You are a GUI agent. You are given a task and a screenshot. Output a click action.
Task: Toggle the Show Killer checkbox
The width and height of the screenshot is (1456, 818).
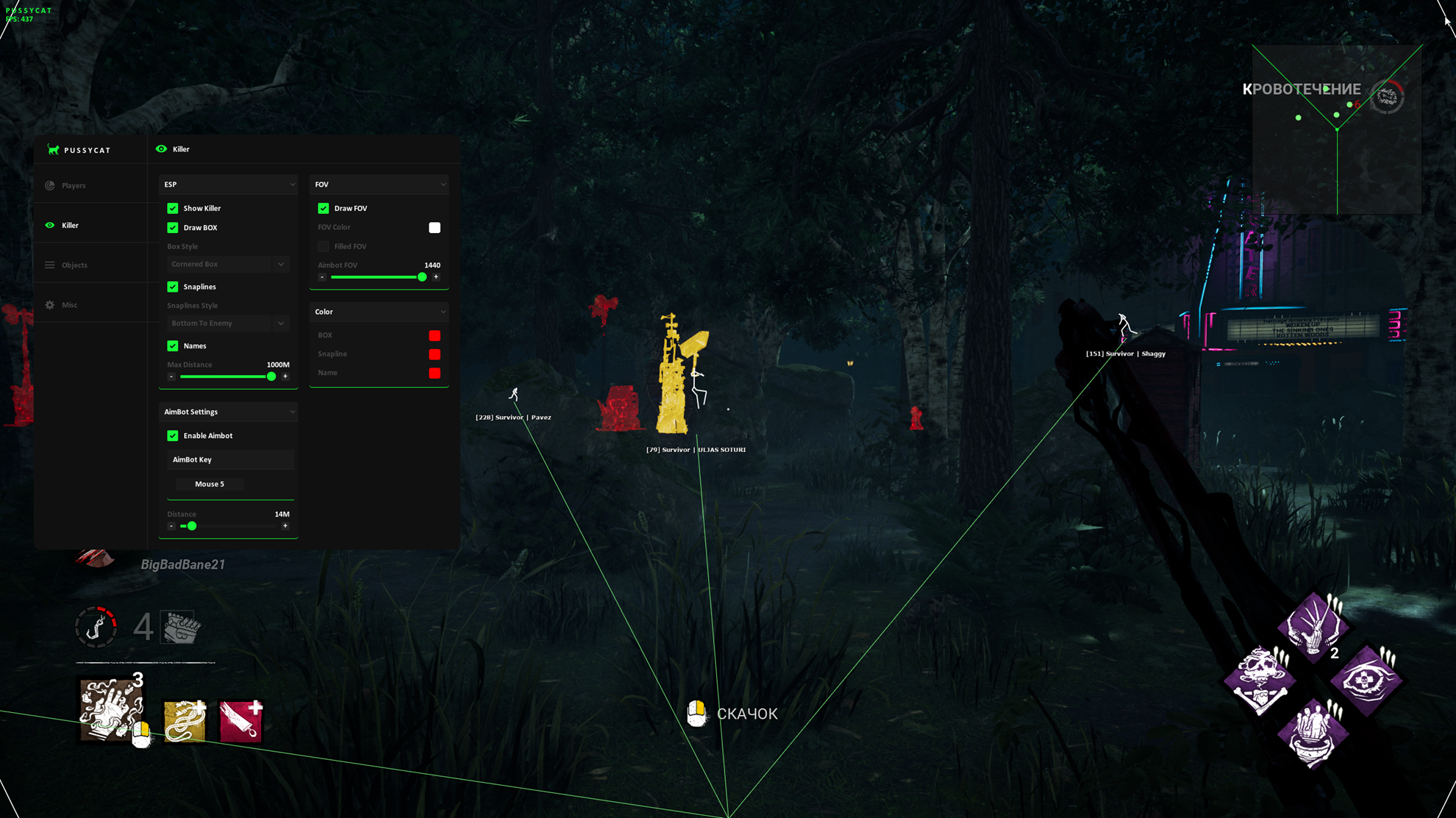point(173,208)
